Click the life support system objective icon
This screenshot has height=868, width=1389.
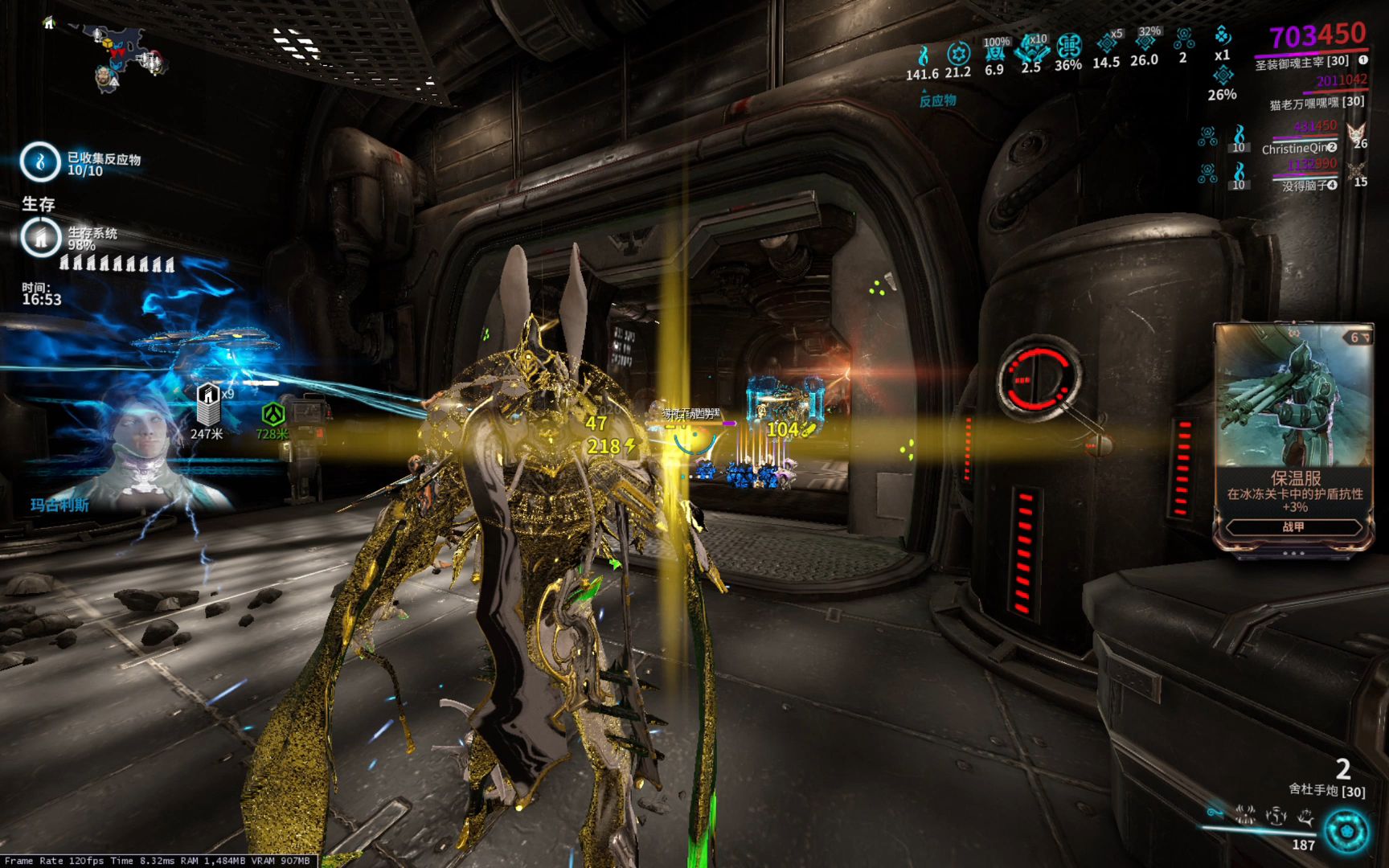(x=39, y=237)
